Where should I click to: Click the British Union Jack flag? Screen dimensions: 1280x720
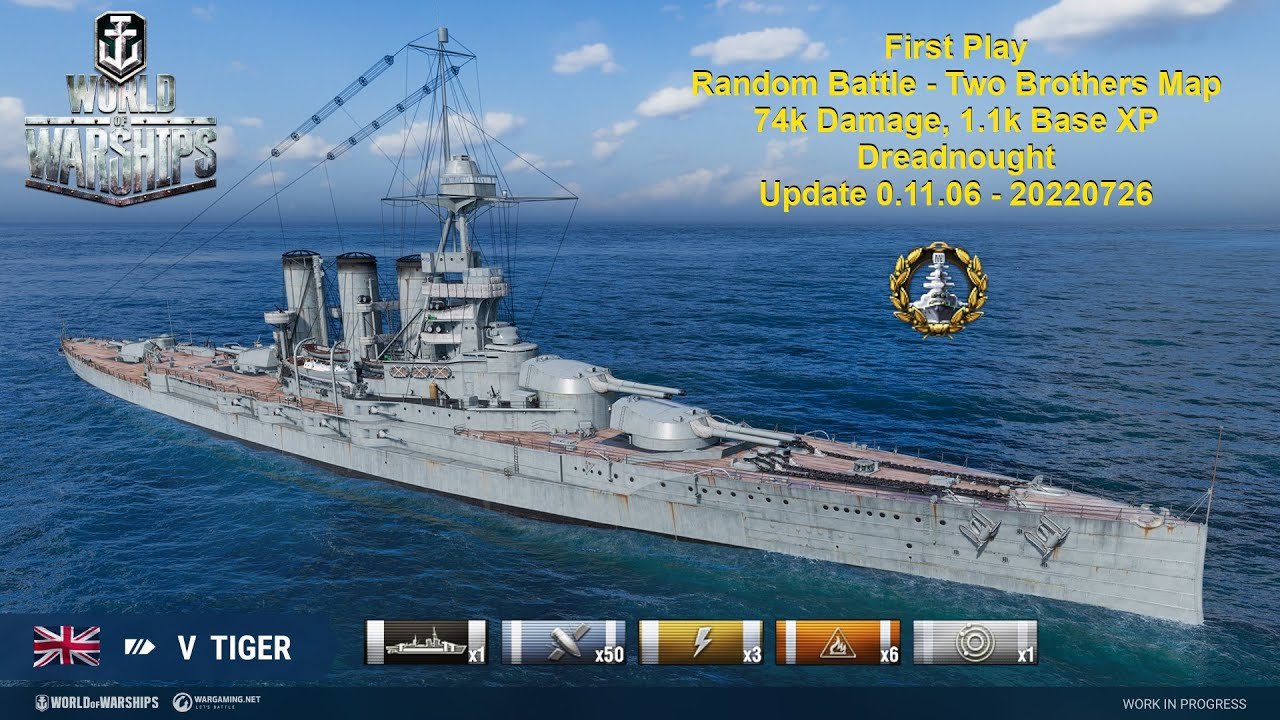pyautogui.click(x=67, y=647)
